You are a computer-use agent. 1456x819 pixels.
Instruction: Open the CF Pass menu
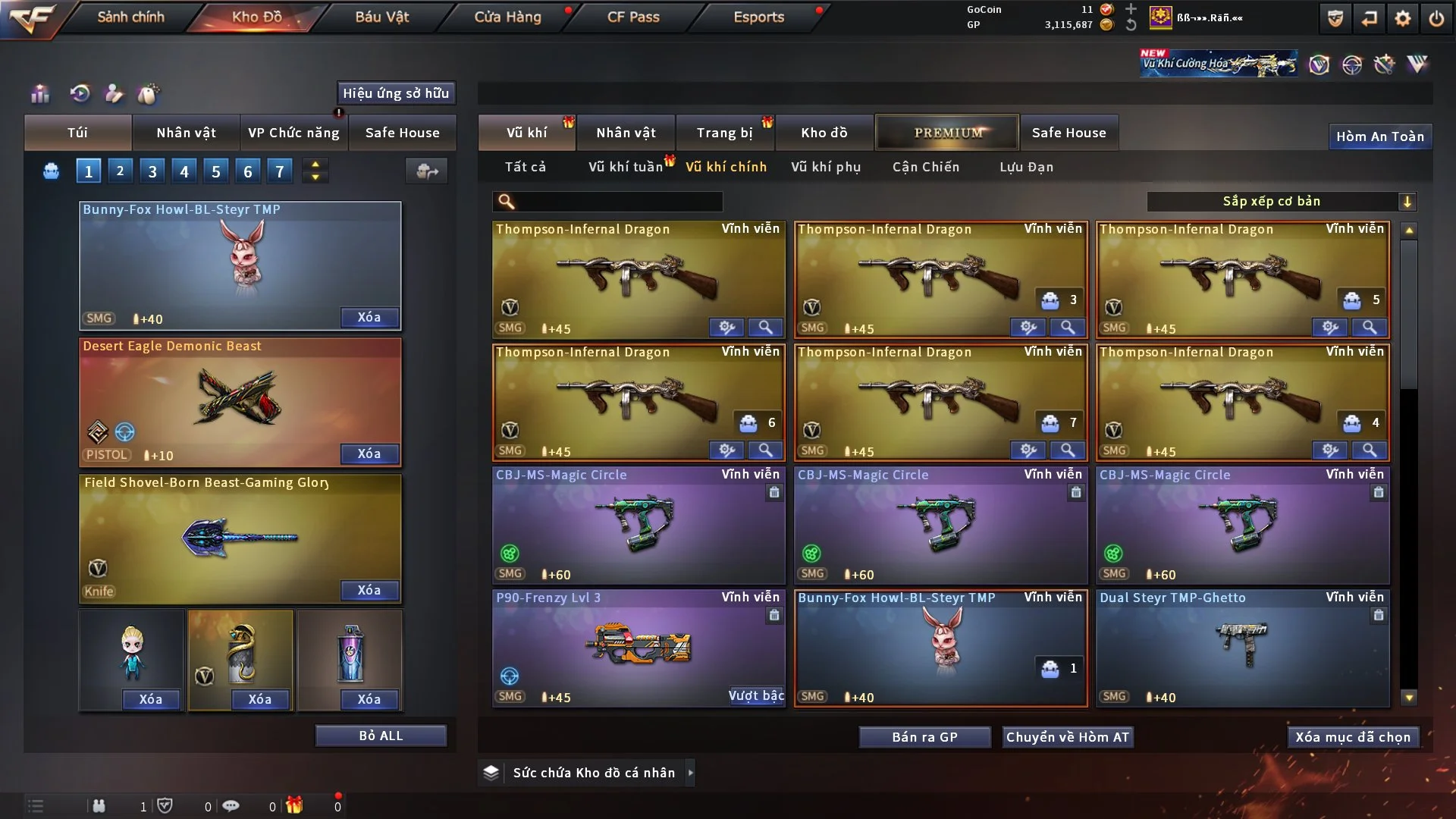pos(633,17)
